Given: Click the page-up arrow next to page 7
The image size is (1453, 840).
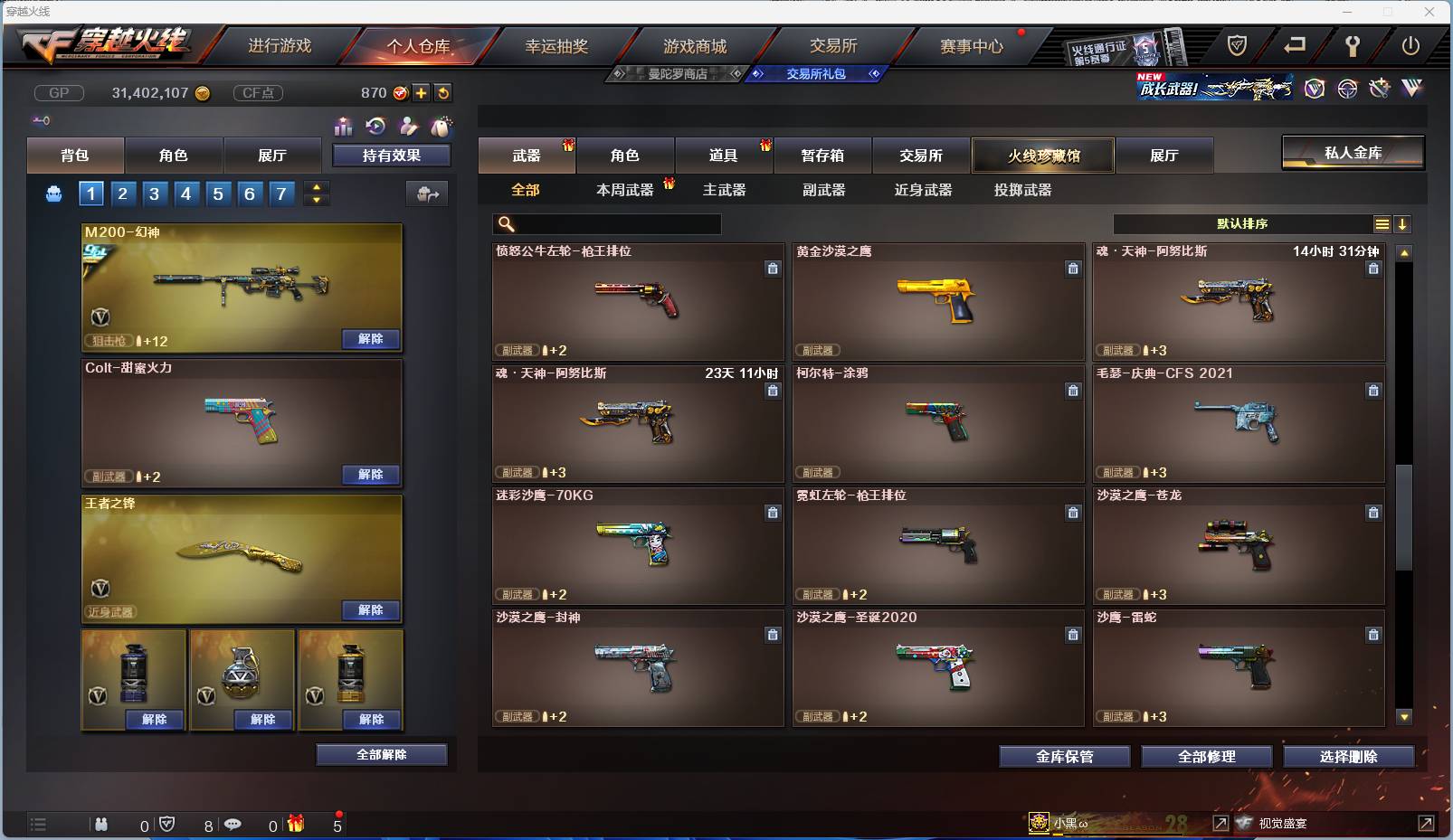Looking at the screenshot, I should coord(316,187).
